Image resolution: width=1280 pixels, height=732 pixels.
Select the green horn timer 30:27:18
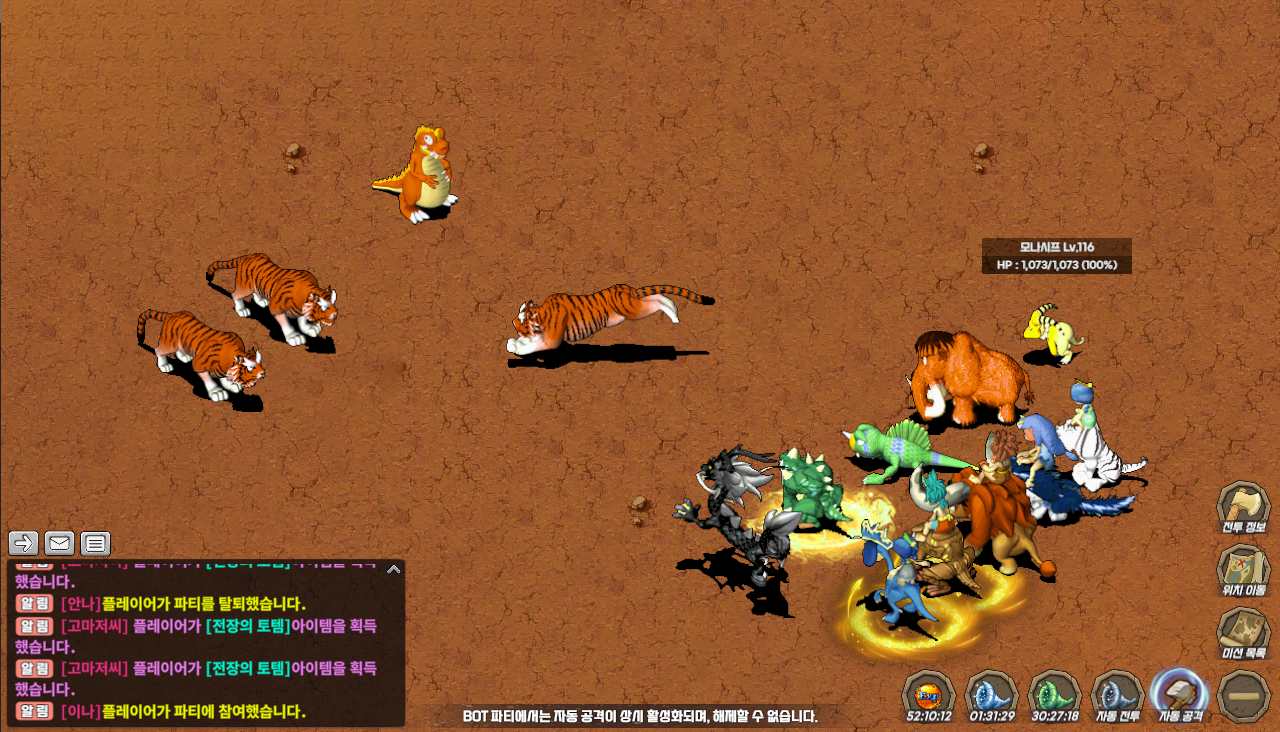coord(1055,692)
